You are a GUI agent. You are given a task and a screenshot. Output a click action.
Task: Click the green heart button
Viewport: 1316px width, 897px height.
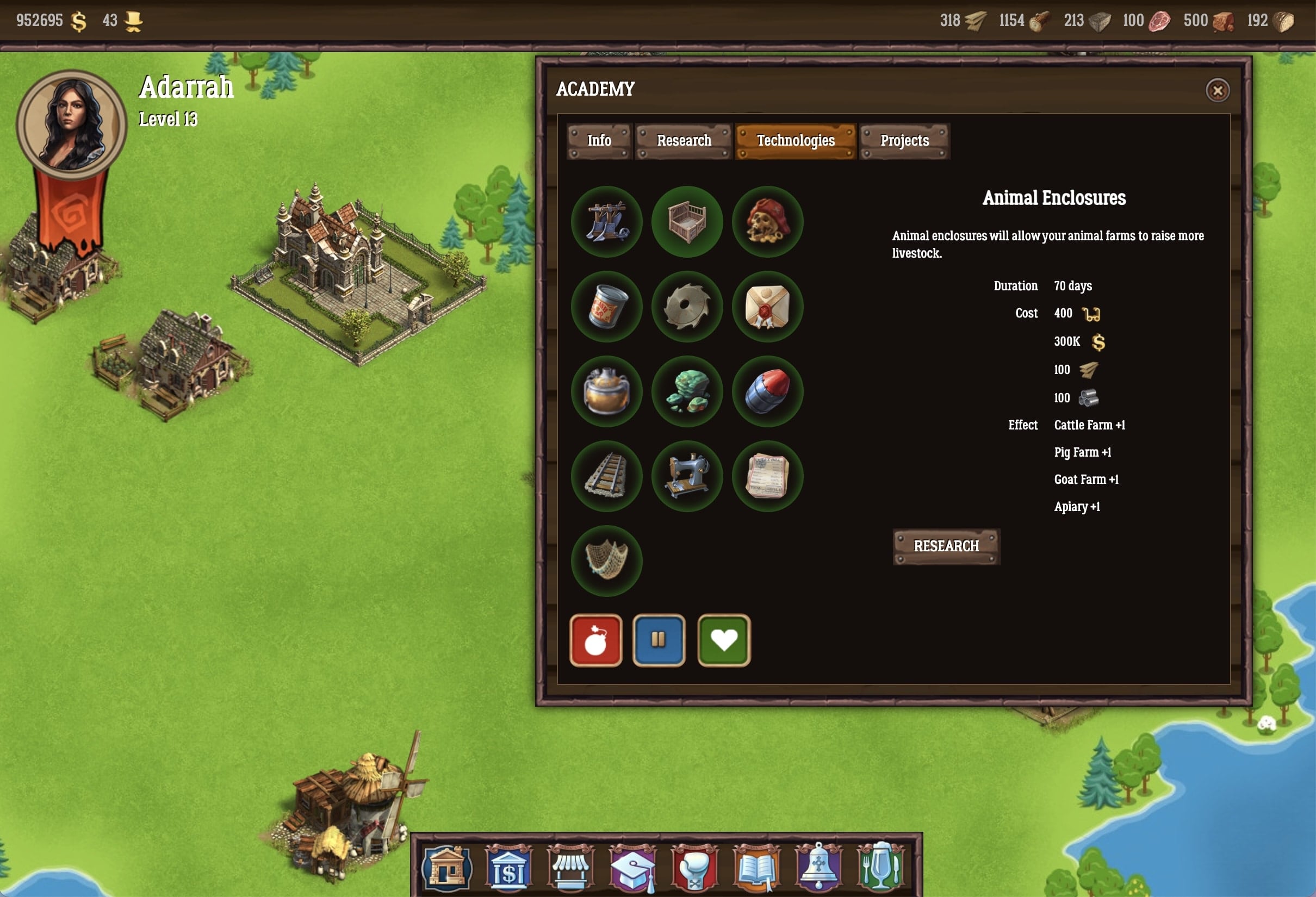pyautogui.click(x=724, y=640)
